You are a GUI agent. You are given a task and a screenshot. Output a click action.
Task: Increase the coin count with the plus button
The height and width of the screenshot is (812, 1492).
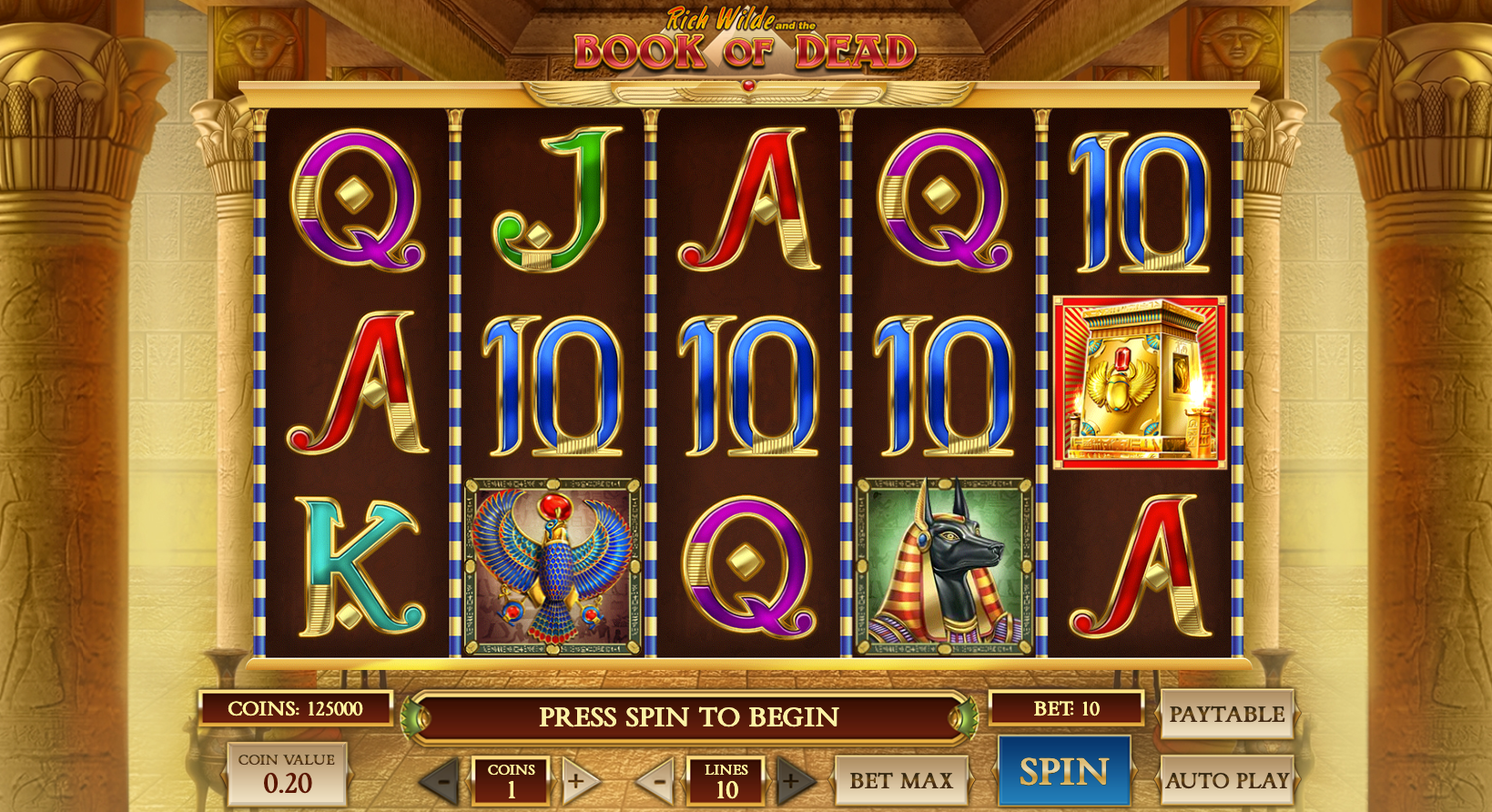(x=577, y=780)
